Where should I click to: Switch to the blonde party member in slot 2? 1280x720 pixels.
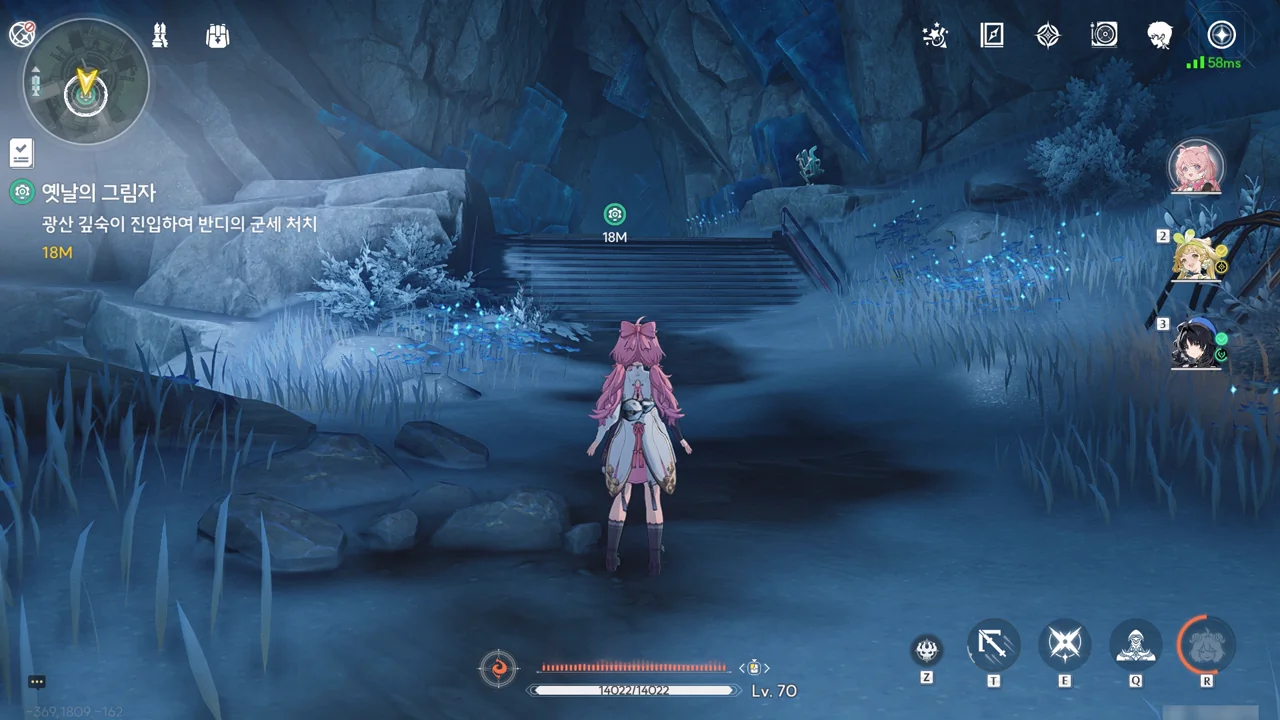point(1196,257)
